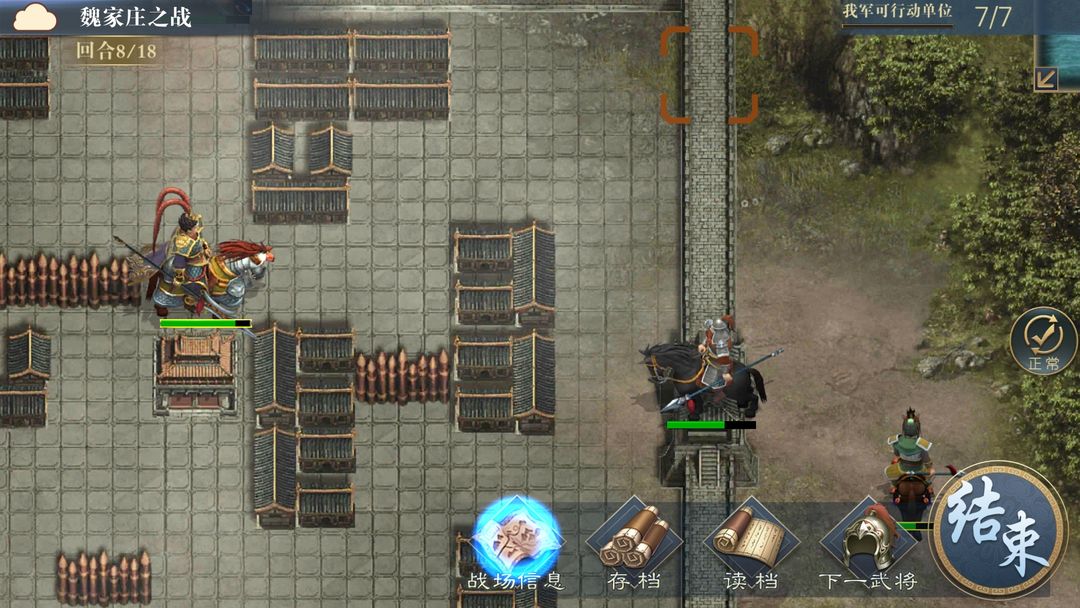Viewport: 1080px width, 608px height.
Task: Load a save with 读档
Action: click(x=751, y=543)
